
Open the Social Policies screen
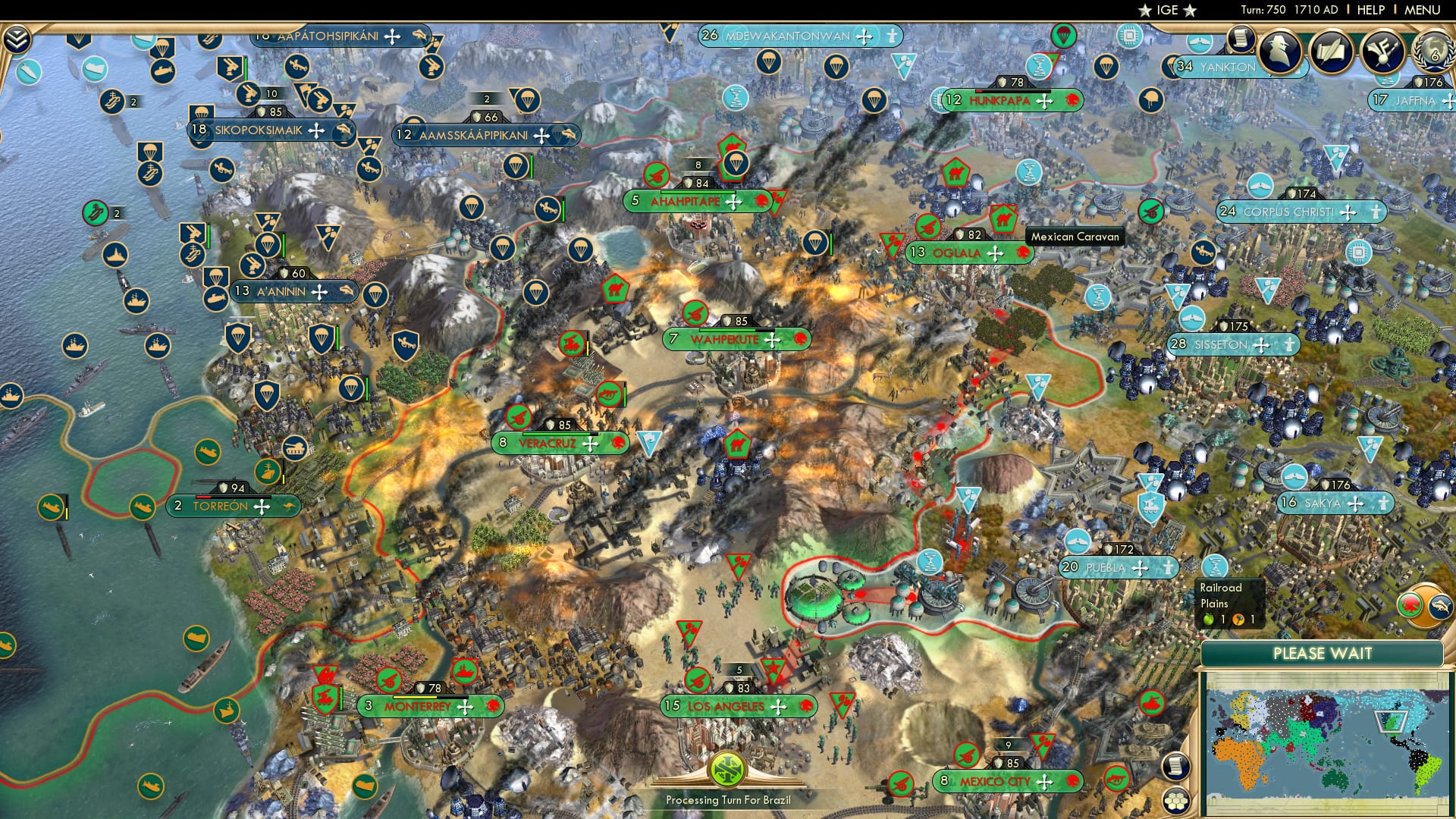pyautogui.click(x=1241, y=39)
